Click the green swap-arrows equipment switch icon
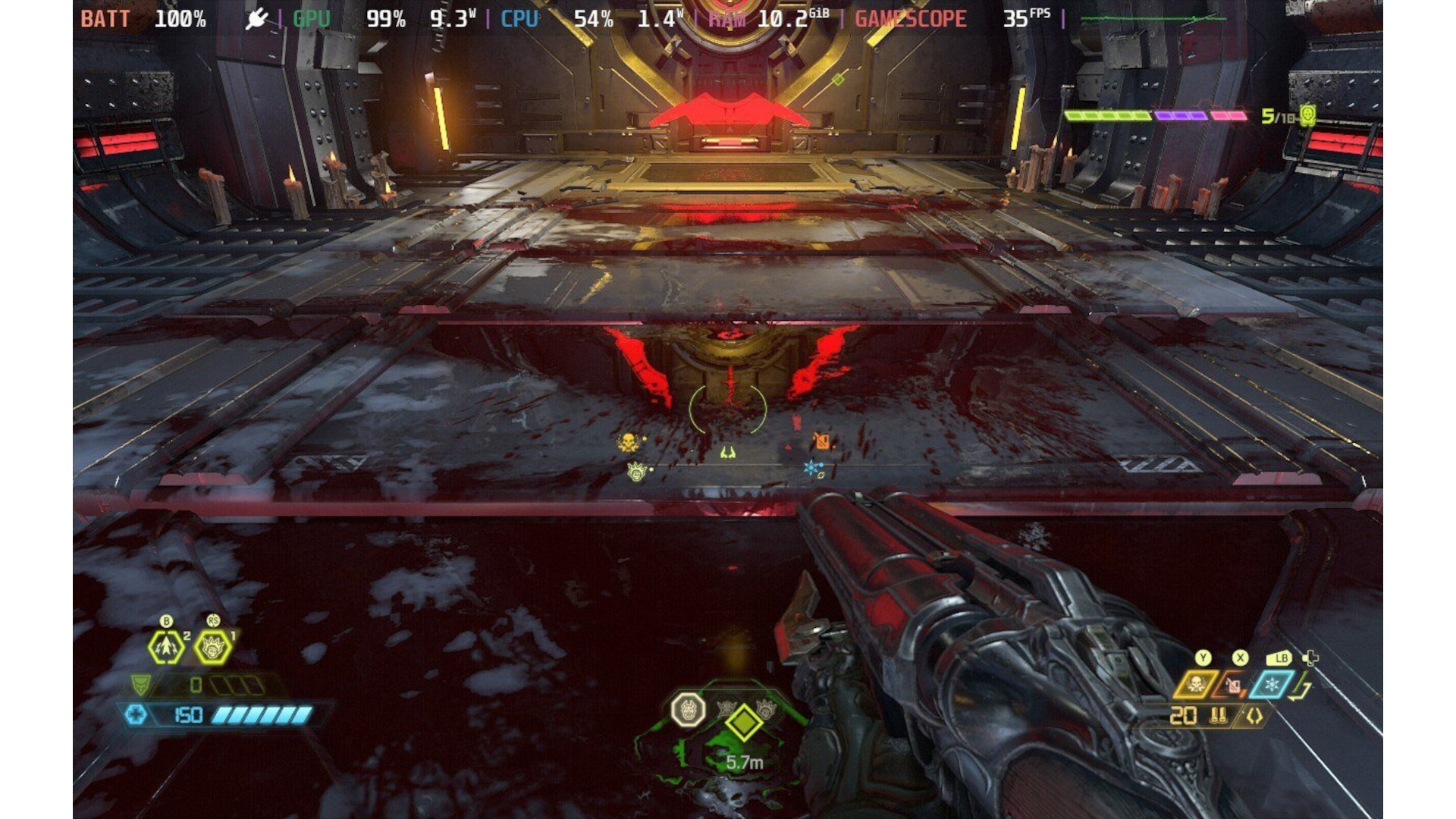The width and height of the screenshot is (1456, 819). point(1301,689)
